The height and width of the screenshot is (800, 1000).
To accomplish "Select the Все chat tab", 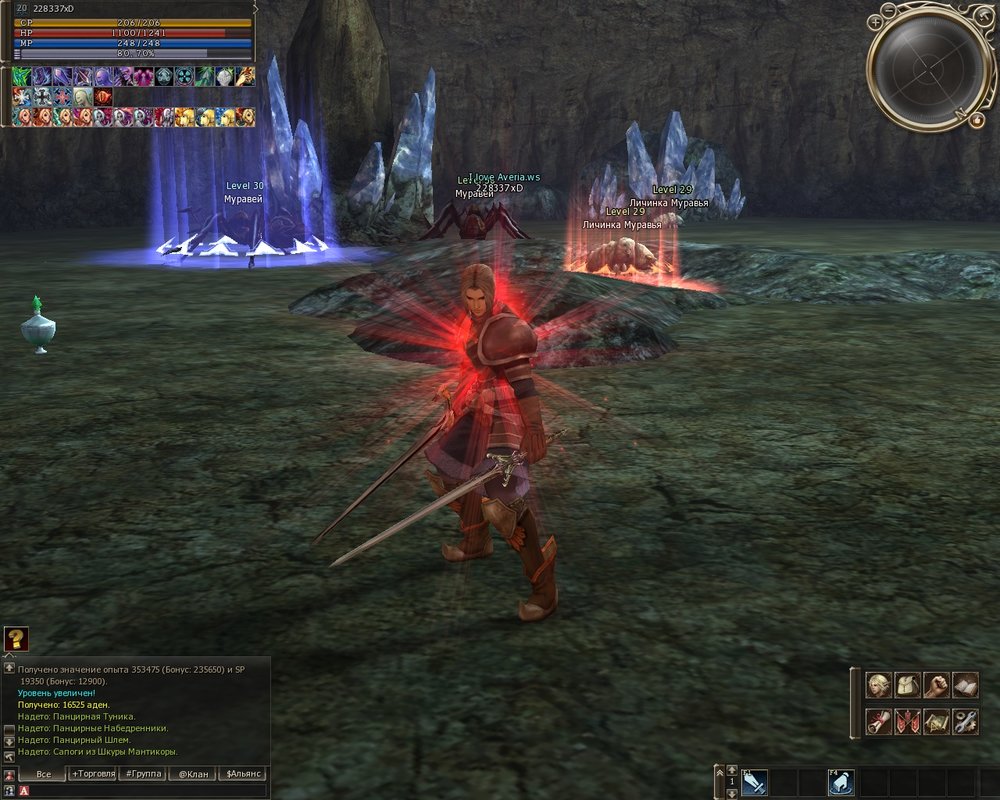I will 43,774.
